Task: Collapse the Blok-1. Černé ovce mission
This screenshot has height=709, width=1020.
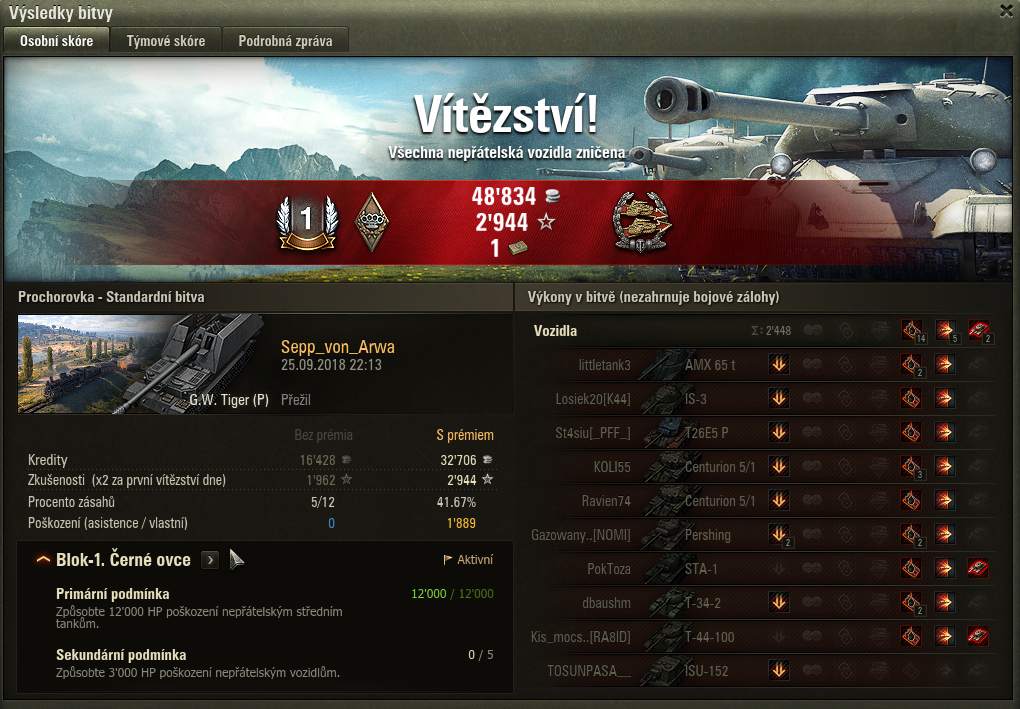Action: coord(43,560)
